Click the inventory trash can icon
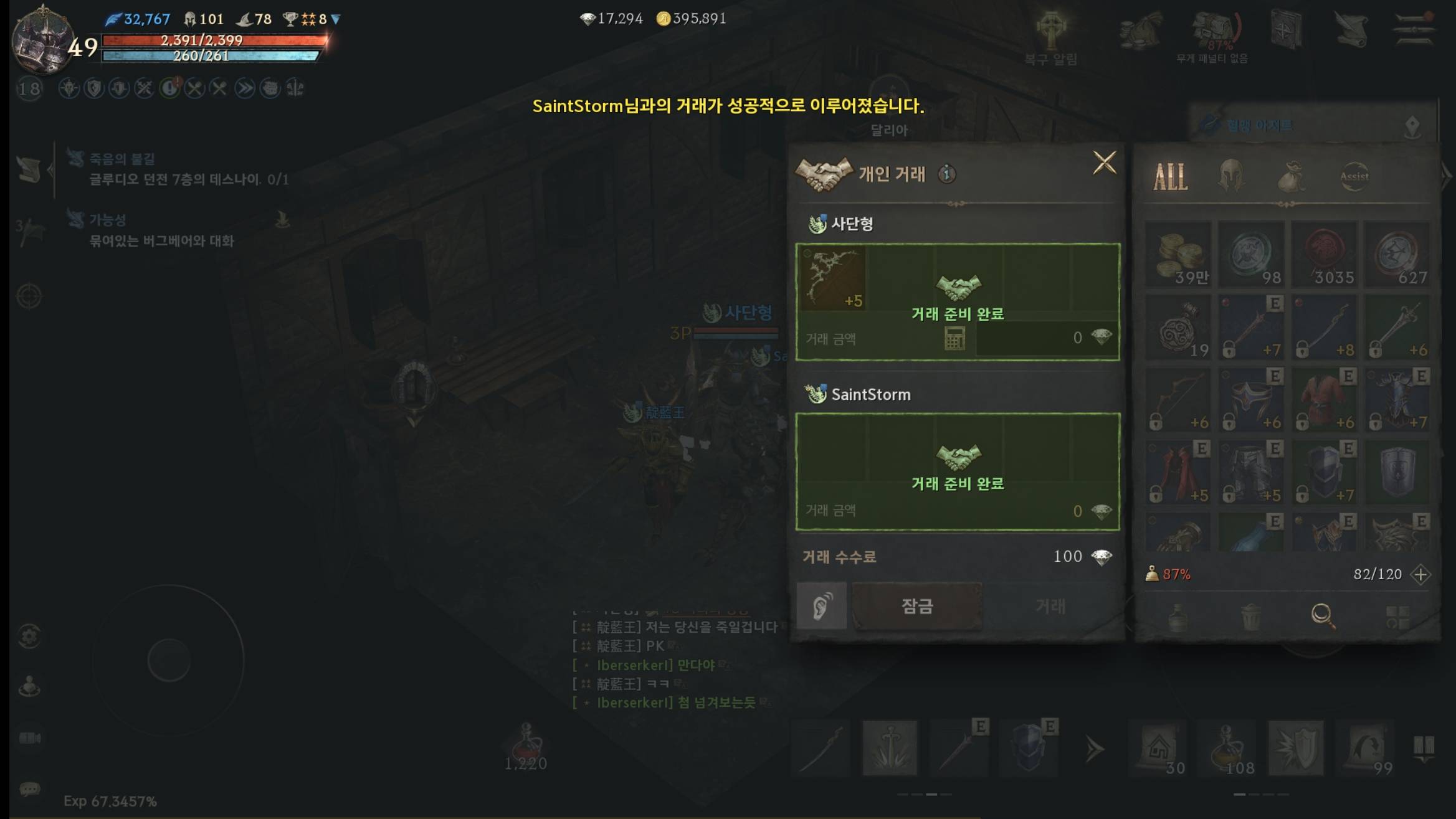 [1250, 617]
